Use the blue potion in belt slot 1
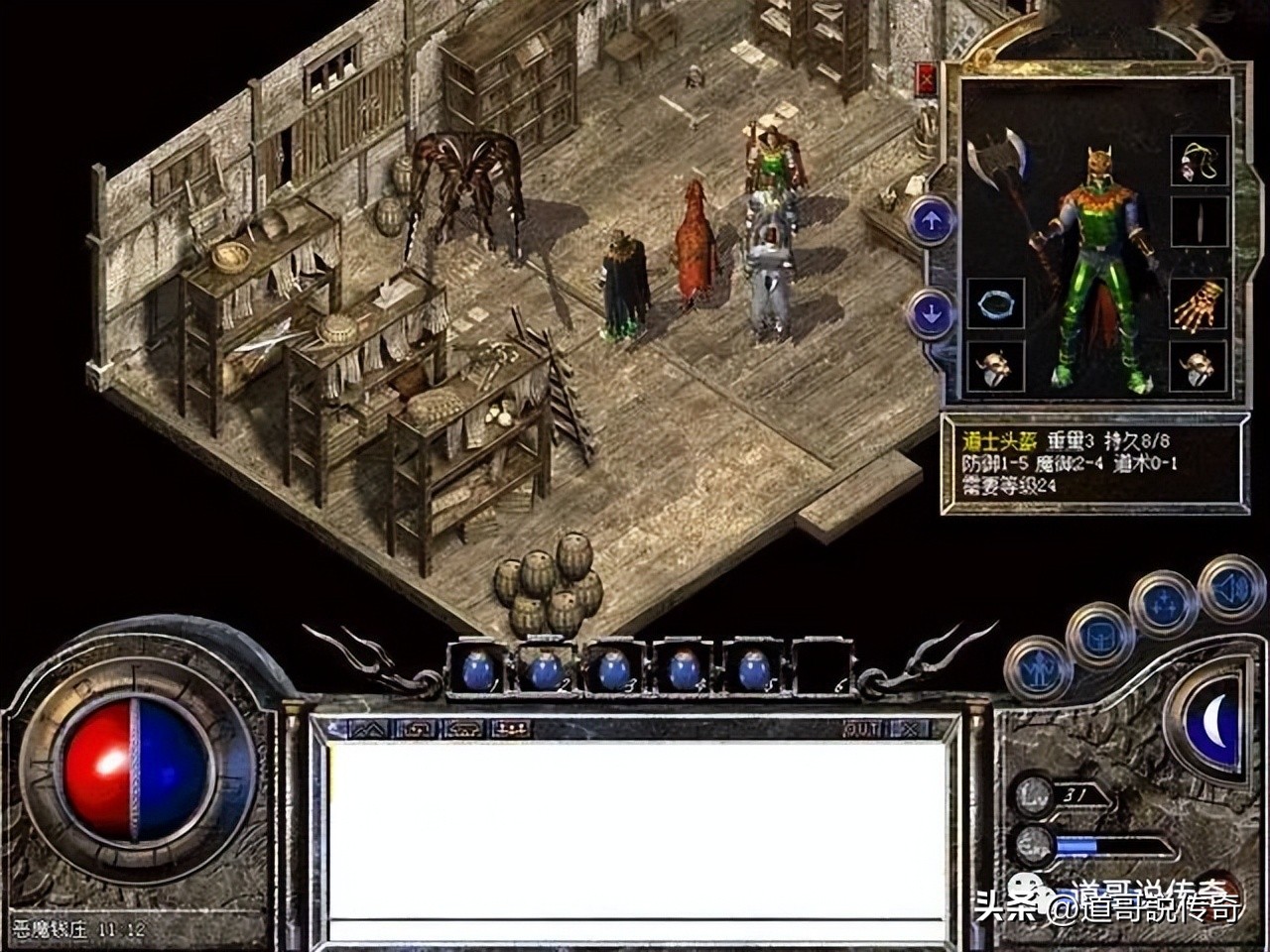Image resolution: width=1270 pixels, height=952 pixels. click(x=479, y=671)
